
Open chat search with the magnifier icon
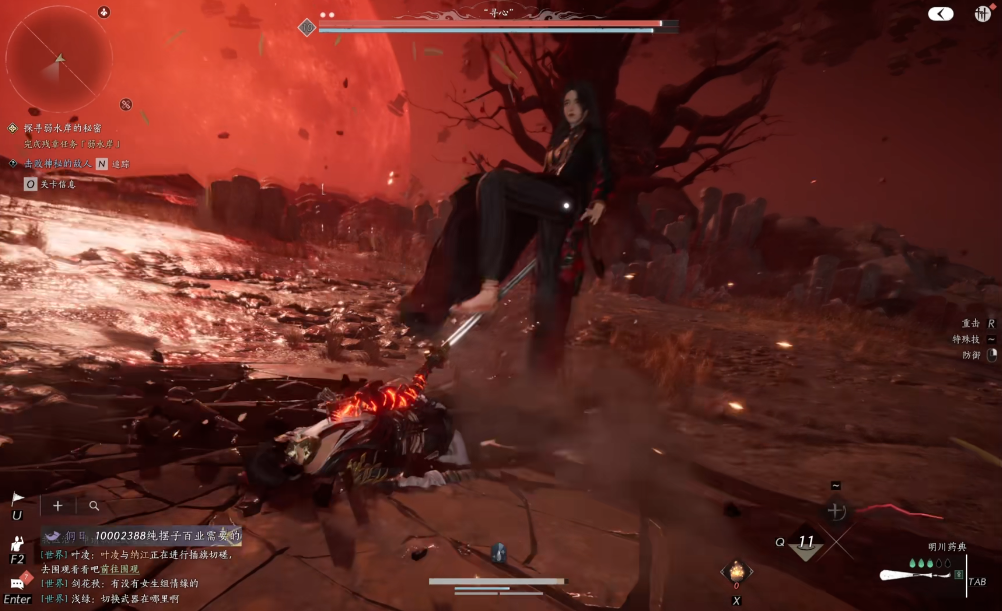pyautogui.click(x=94, y=506)
